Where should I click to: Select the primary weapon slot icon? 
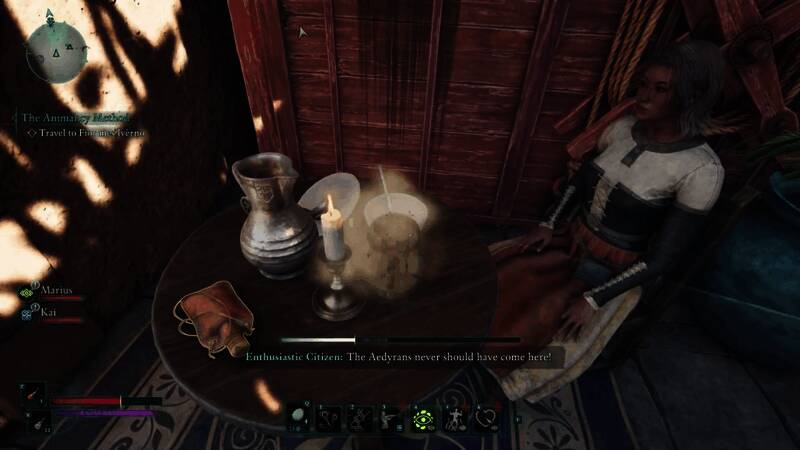[x=30, y=394]
